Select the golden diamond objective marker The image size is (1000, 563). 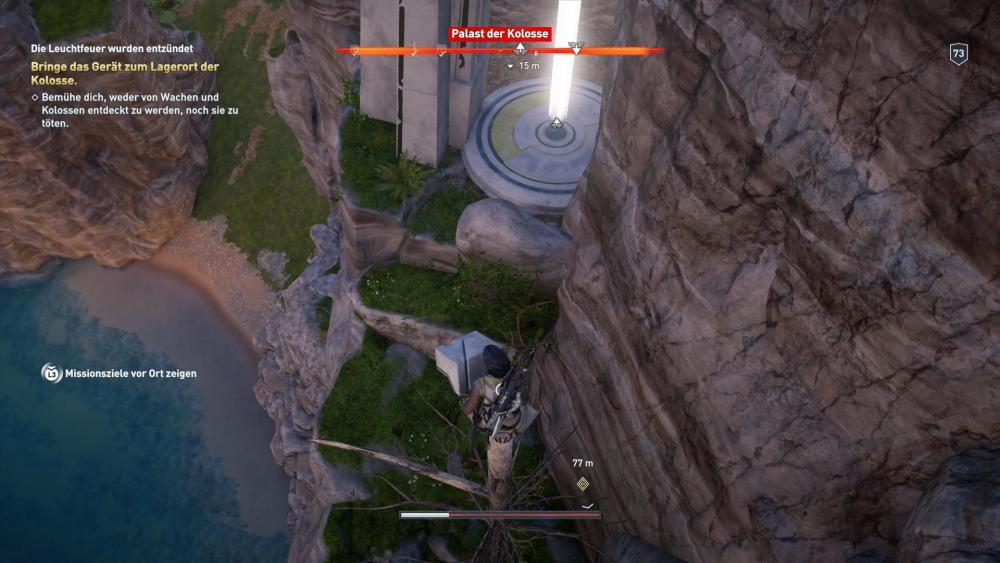(x=582, y=485)
